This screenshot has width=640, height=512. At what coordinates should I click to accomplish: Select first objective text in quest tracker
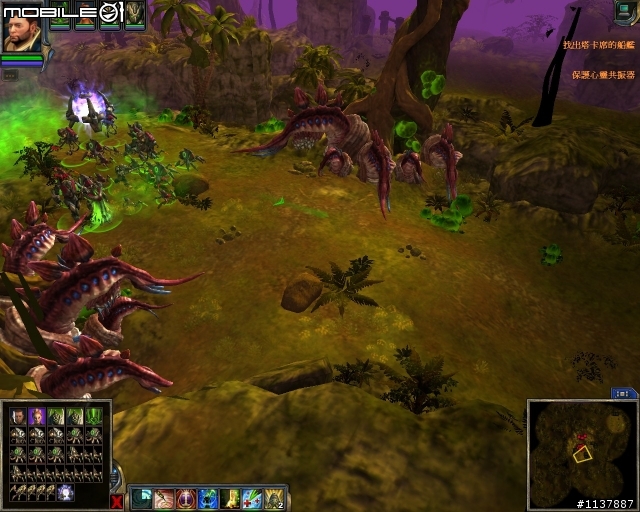click(599, 45)
